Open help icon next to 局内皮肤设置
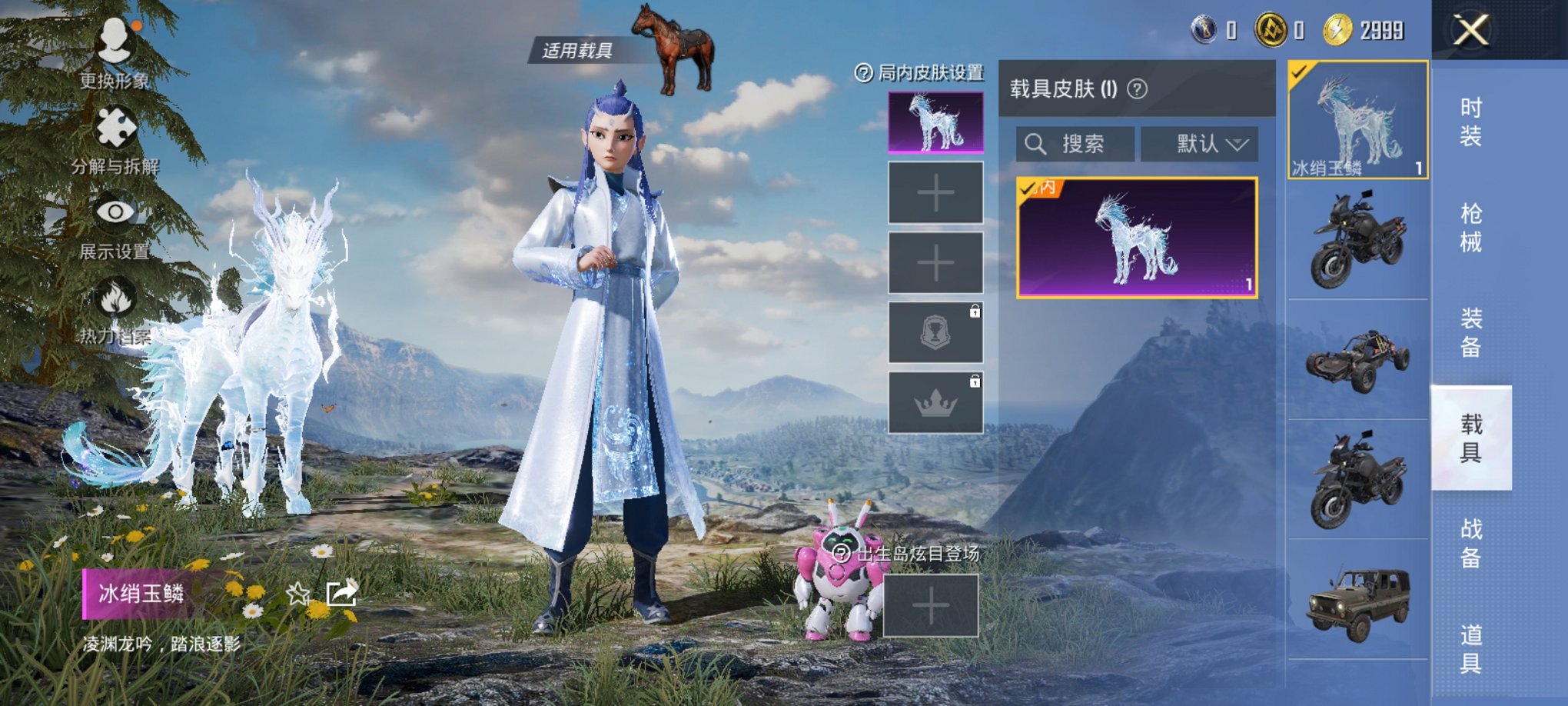The width and height of the screenshot is (1568, 706). pos(865,74)
